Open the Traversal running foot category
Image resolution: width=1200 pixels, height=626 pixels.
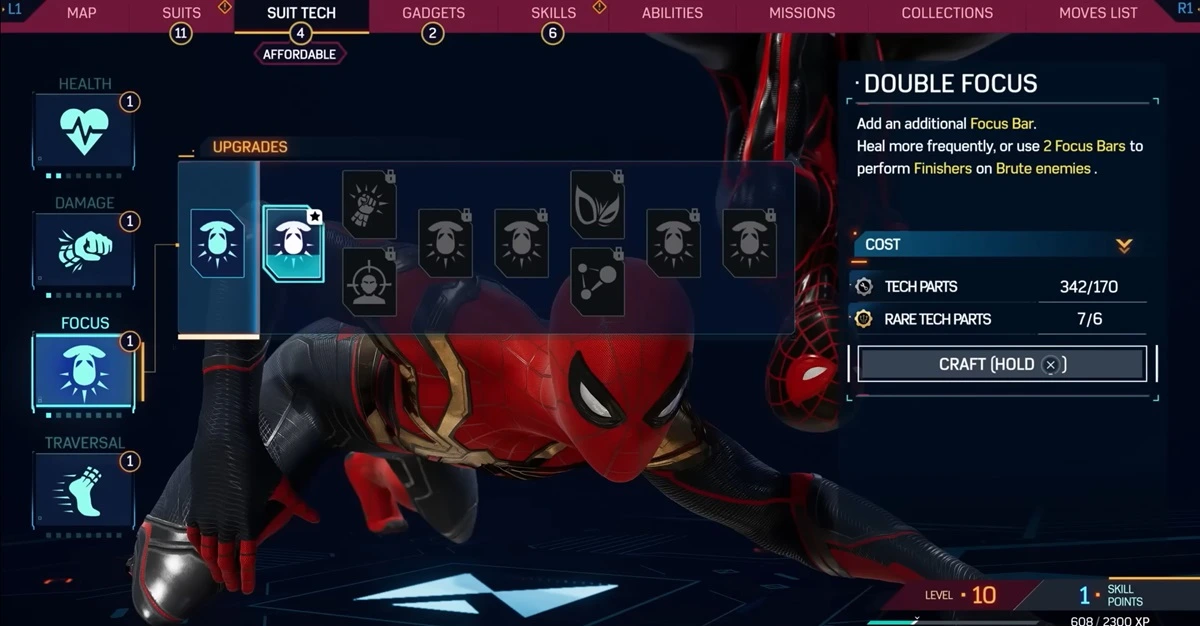click(84, 488)
